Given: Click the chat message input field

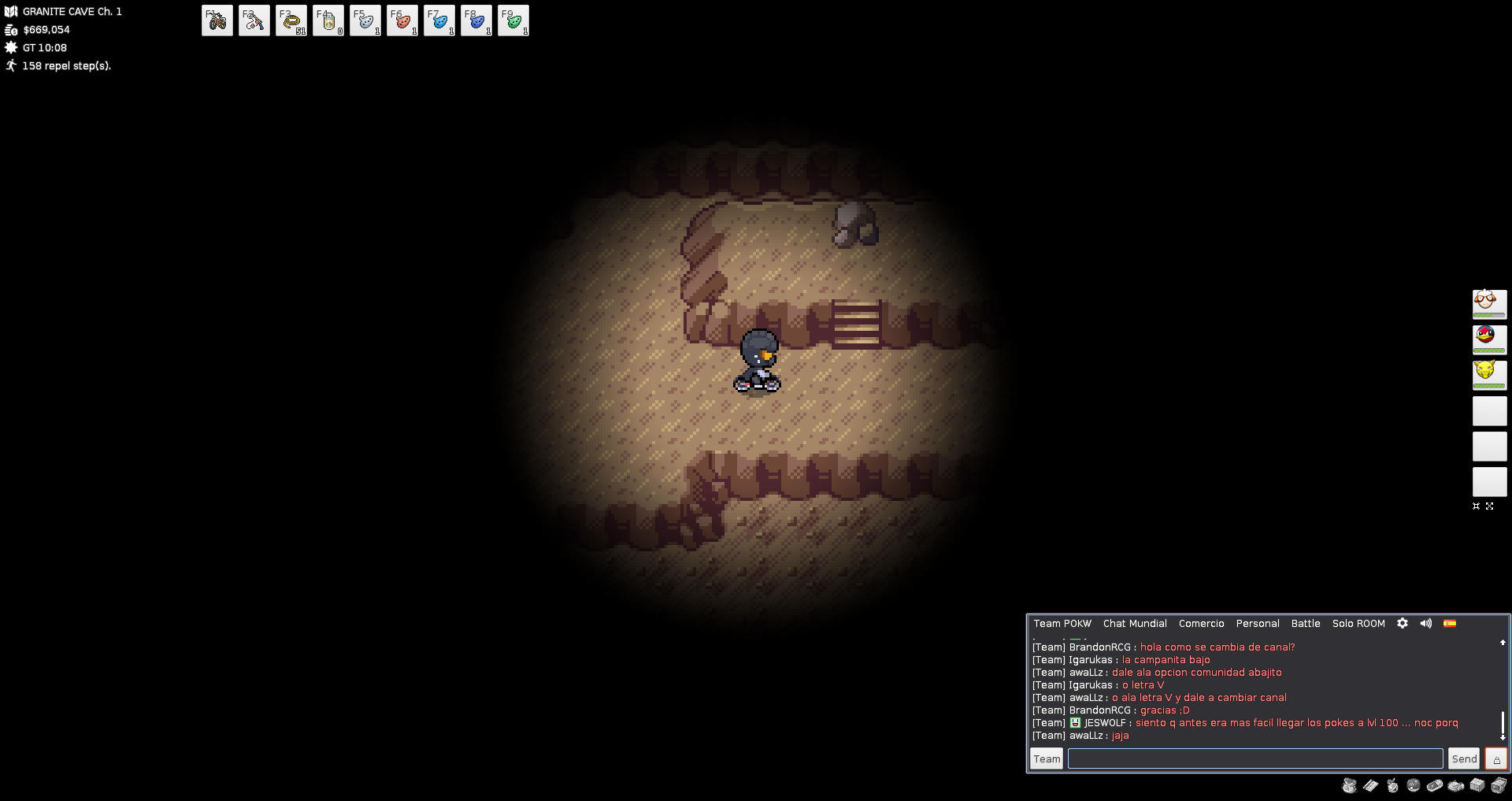Looking at the screenshot, I should click(x=1255, y=758).
